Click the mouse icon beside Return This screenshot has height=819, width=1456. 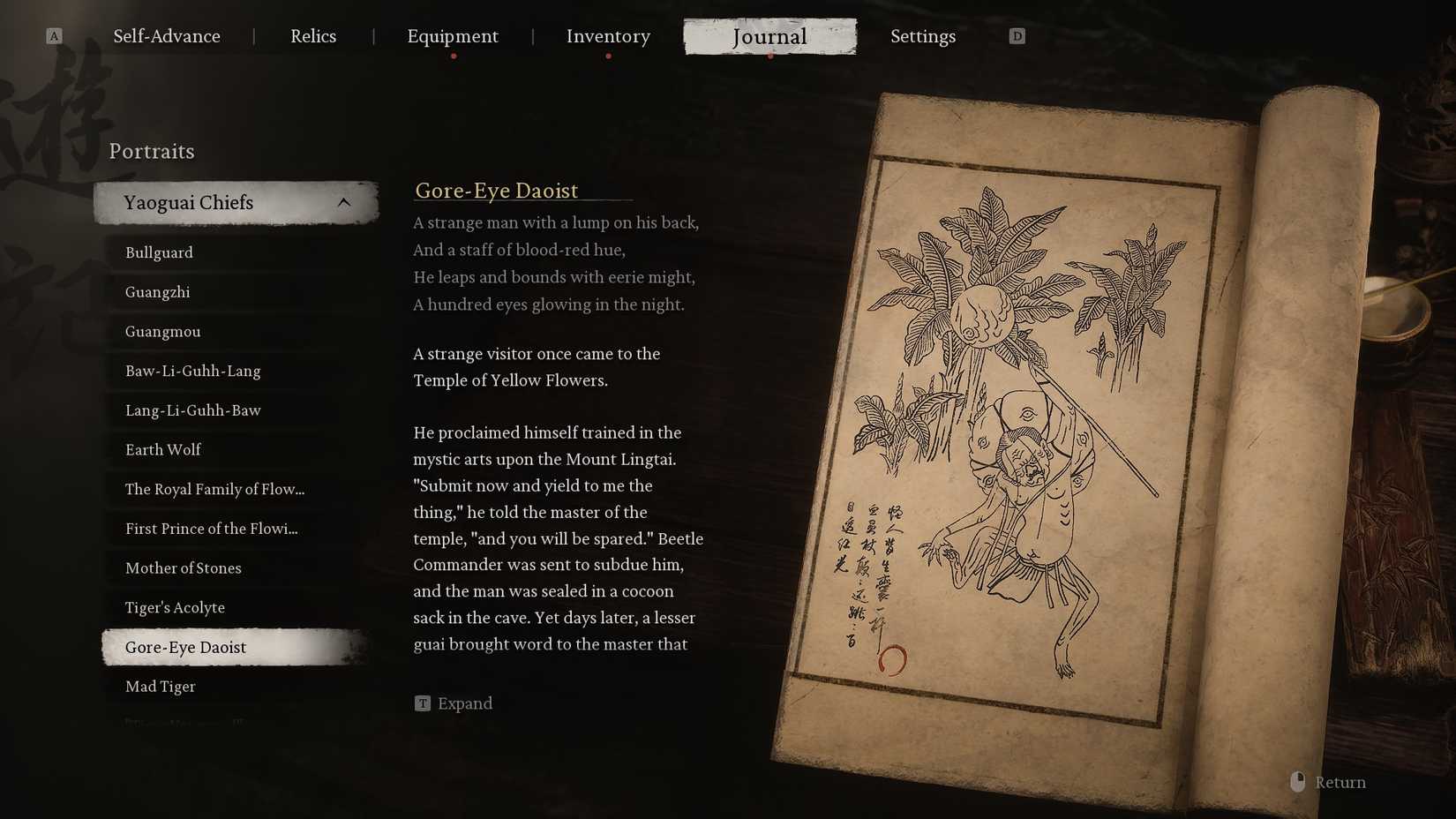[1297, 782]
